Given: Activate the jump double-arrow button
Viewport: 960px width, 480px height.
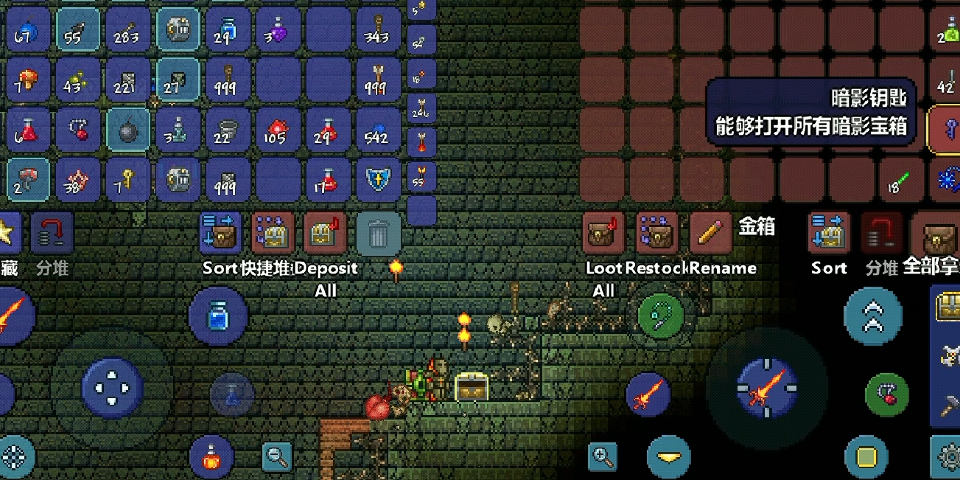Looking at the screenshot, I should point(873,316).
